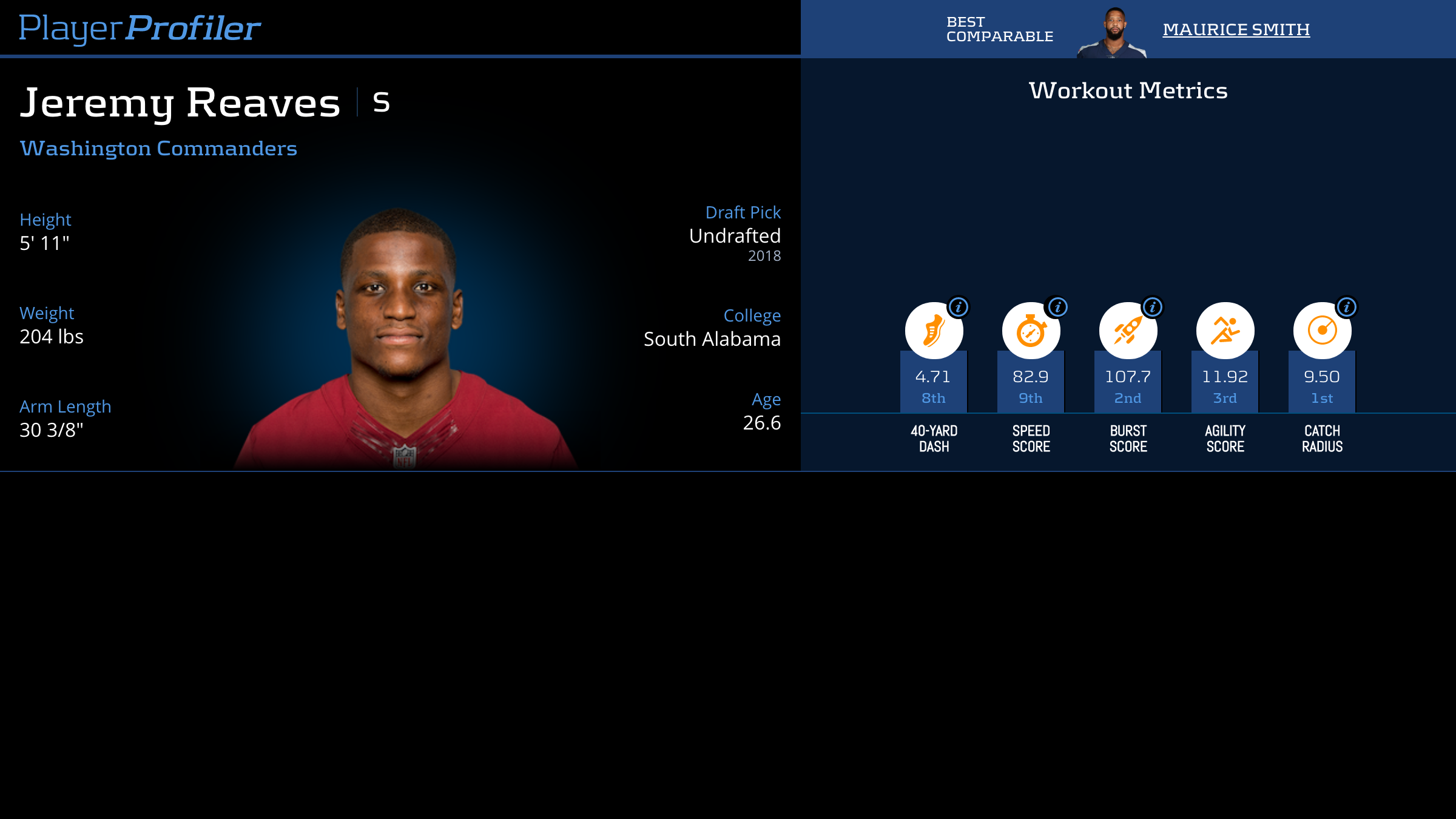Click Maurice Smith's headshot thumbnail
The image size is (1456, 819).
(1113, 33)
